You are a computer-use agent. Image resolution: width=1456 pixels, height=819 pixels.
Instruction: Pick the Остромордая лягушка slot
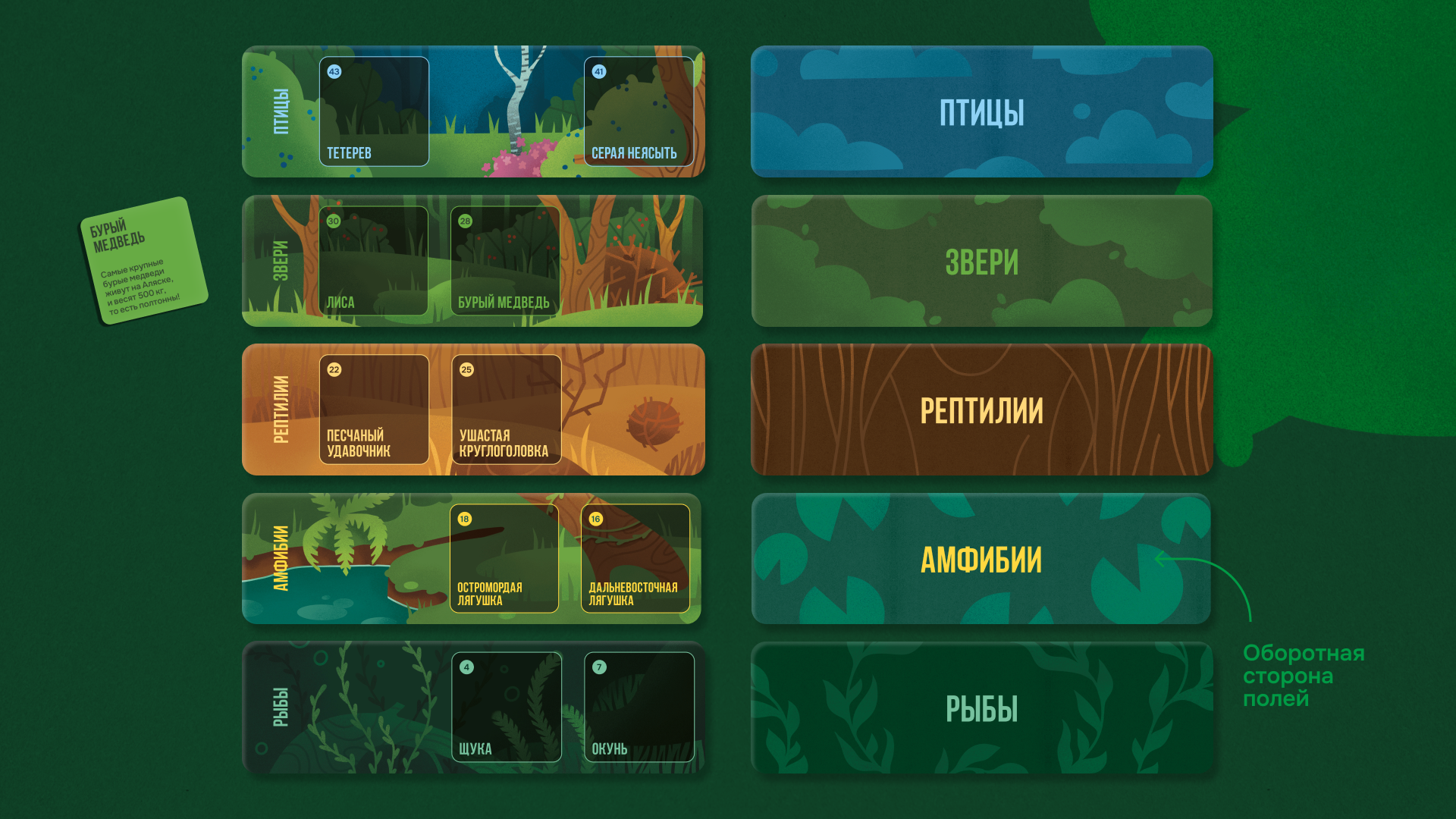pyautogui.click(x=504, y=558)
